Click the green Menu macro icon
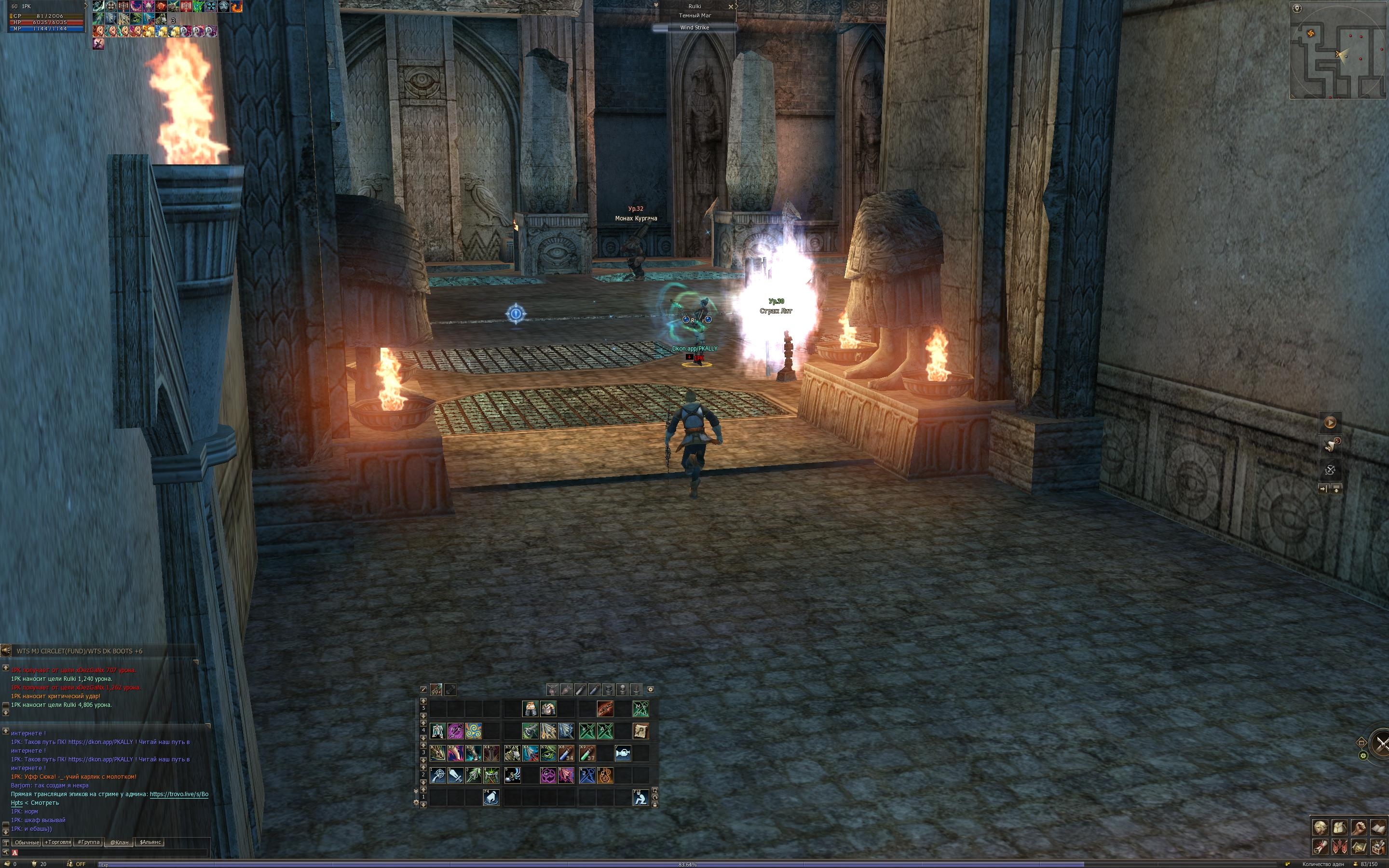This screenshot has height=868, width=1389. pos(640,709)
